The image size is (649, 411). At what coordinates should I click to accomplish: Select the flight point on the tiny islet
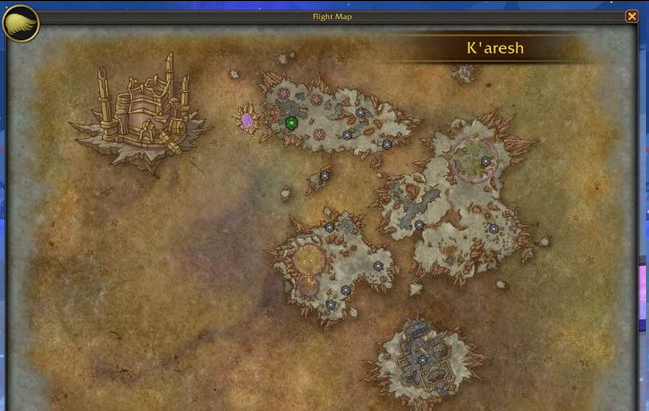[x=324, y=177]
